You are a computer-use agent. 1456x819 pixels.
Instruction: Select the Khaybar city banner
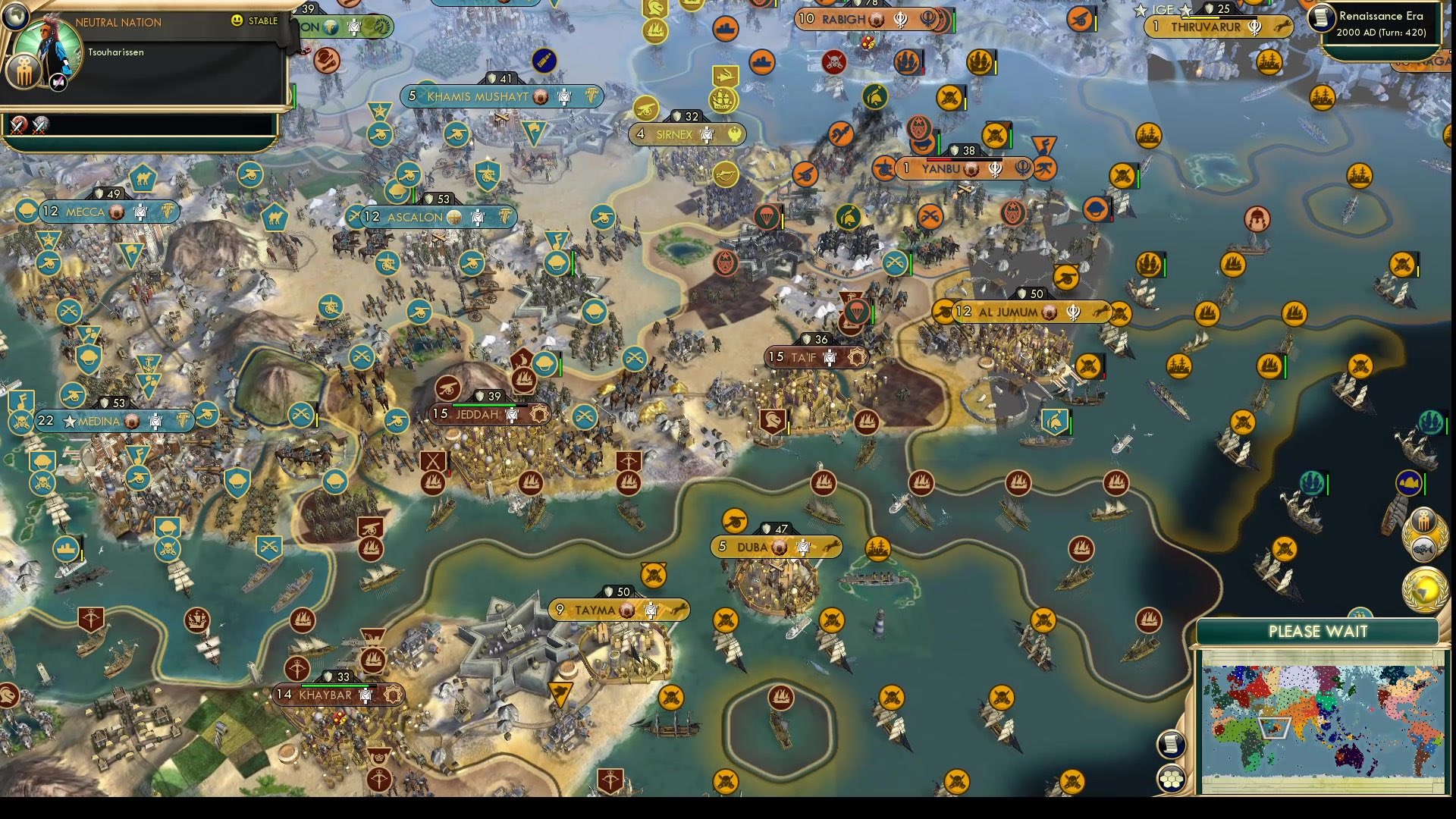[x=326, y=694]
